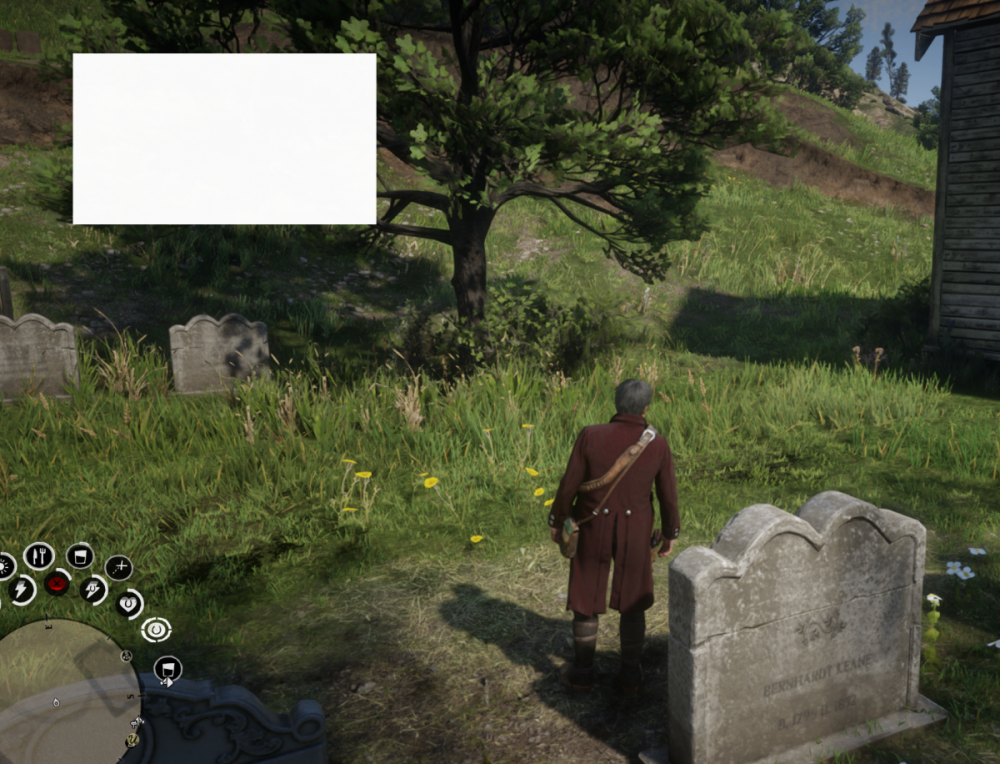This screenshot has height=764, width=1000.
Task: Select the heart with horseshoe horse health core
Action: coord(129,603)
